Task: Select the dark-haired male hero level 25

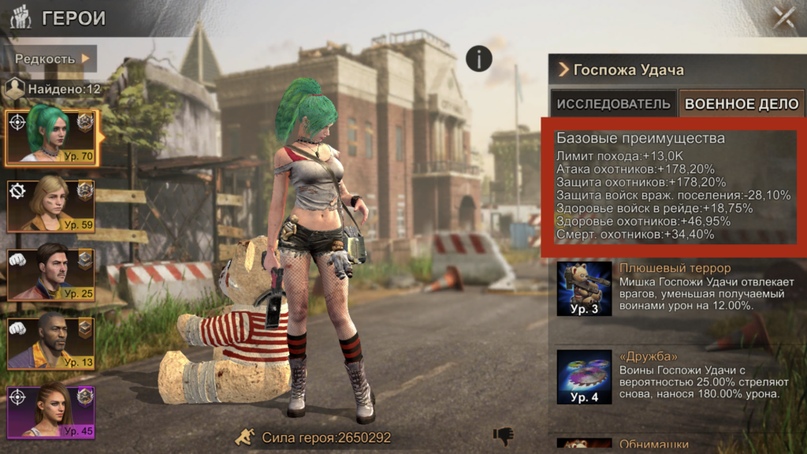Action: coord(51,273)
